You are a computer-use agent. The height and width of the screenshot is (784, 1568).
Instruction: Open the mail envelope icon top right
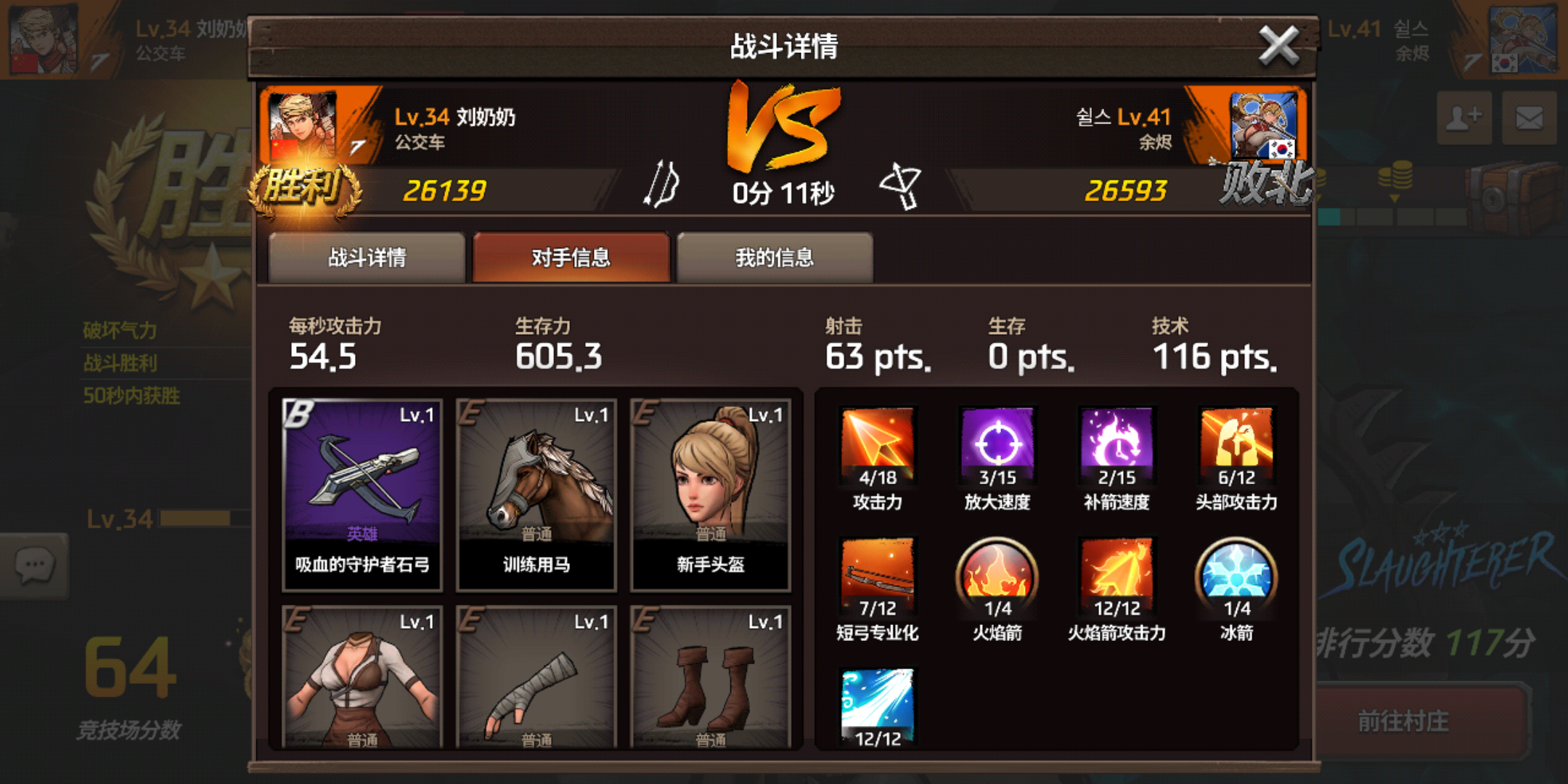(1531, 118)
